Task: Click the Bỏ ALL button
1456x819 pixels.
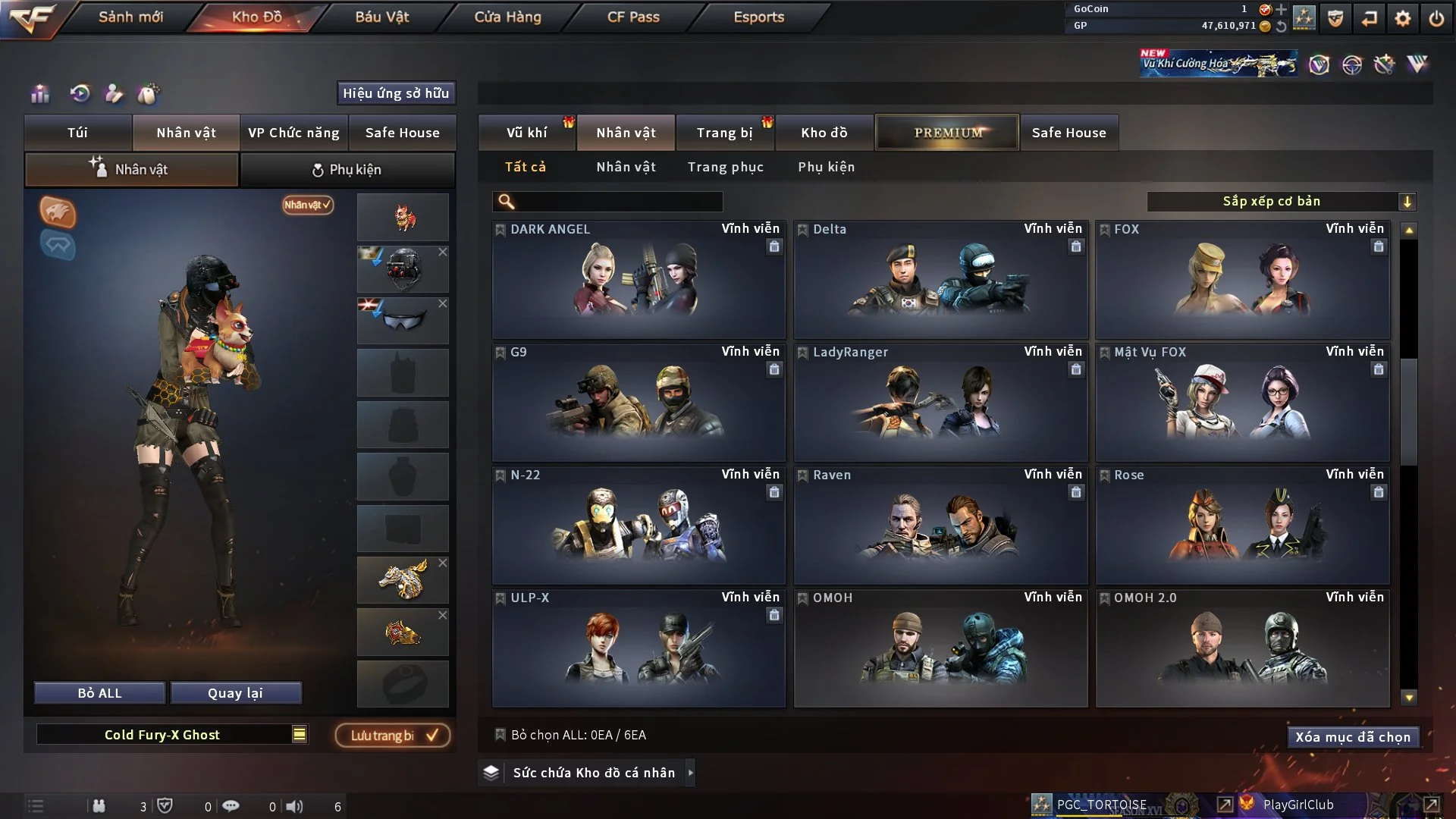Action: (x=99, y=693)
